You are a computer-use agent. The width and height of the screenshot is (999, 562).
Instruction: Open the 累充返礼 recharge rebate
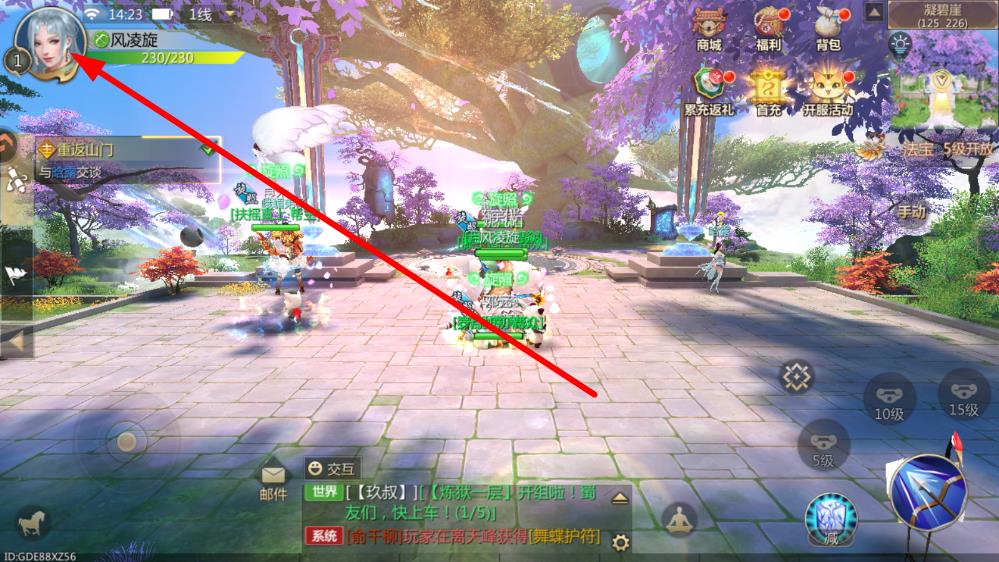pyautogui.click(x=709, y=92)
